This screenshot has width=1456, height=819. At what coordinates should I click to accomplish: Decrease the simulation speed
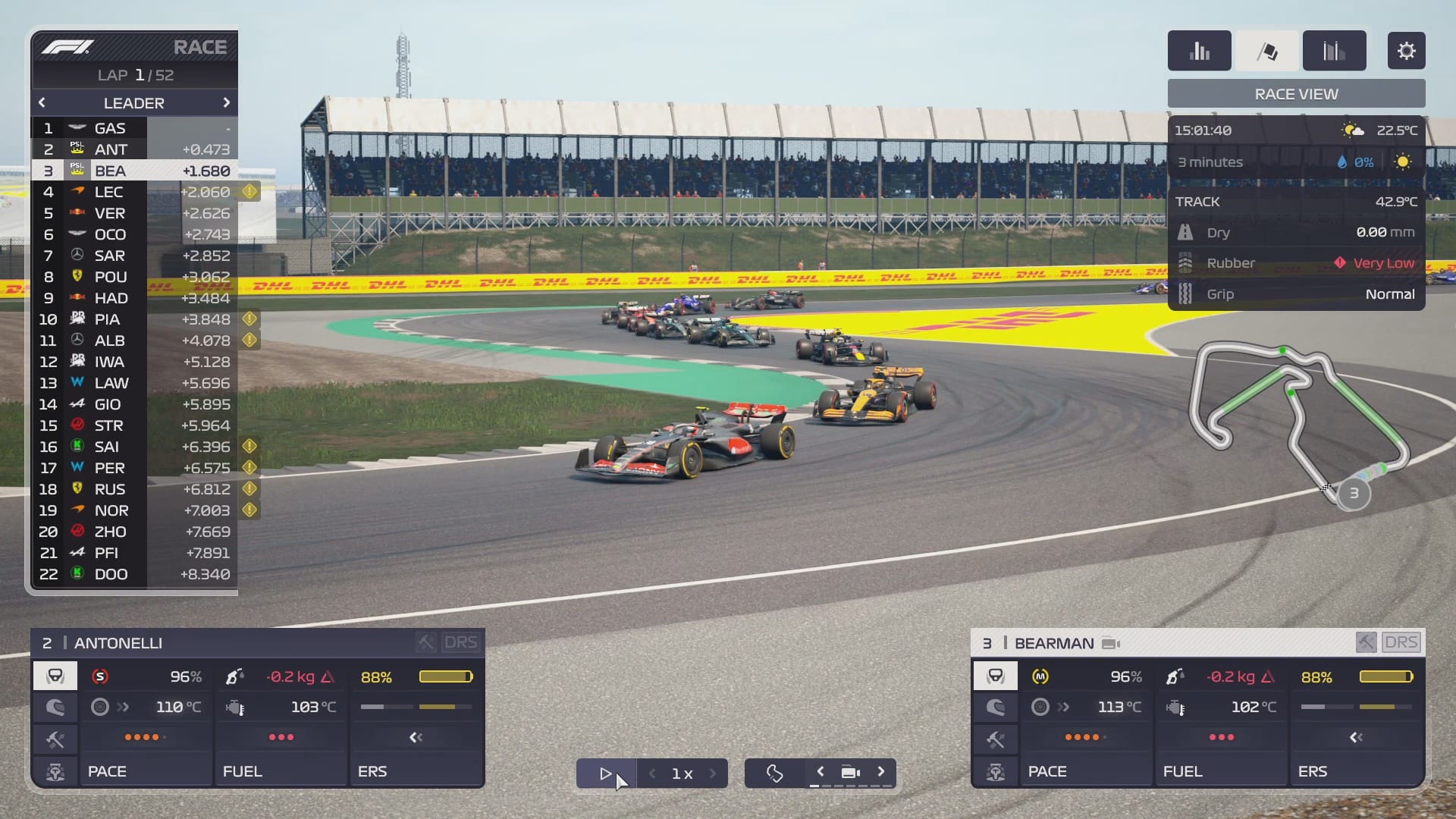[652, 773]
